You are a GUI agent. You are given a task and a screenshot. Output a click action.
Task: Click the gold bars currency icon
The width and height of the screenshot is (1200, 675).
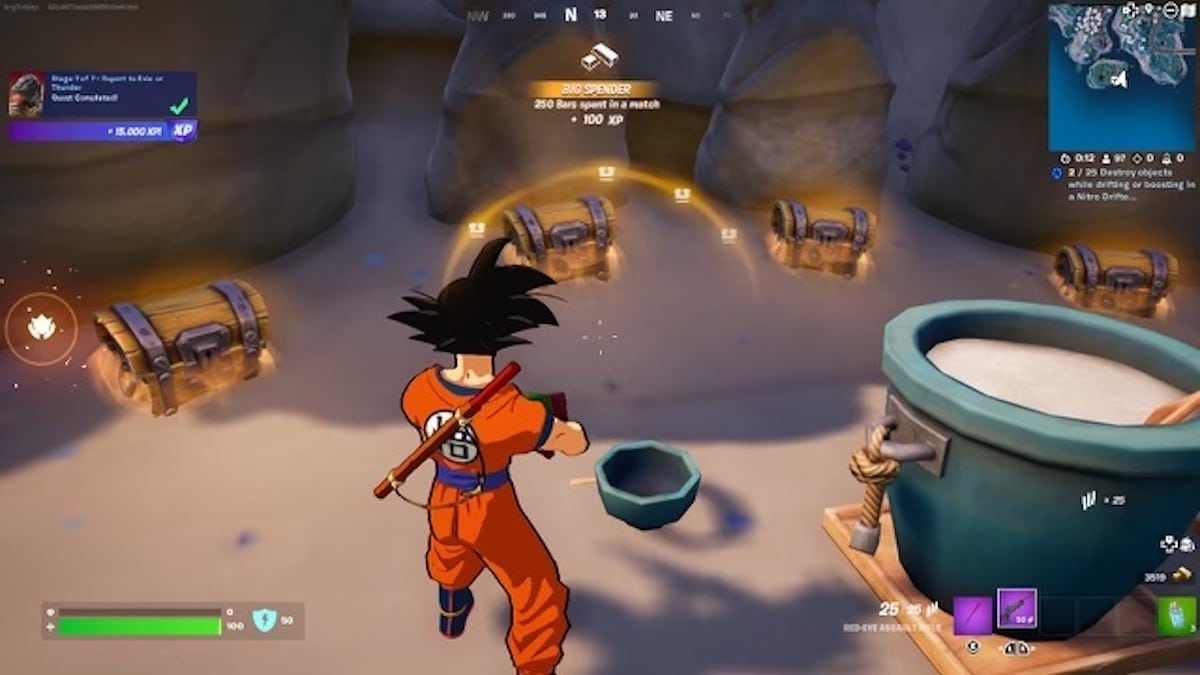click(1184, 575)
